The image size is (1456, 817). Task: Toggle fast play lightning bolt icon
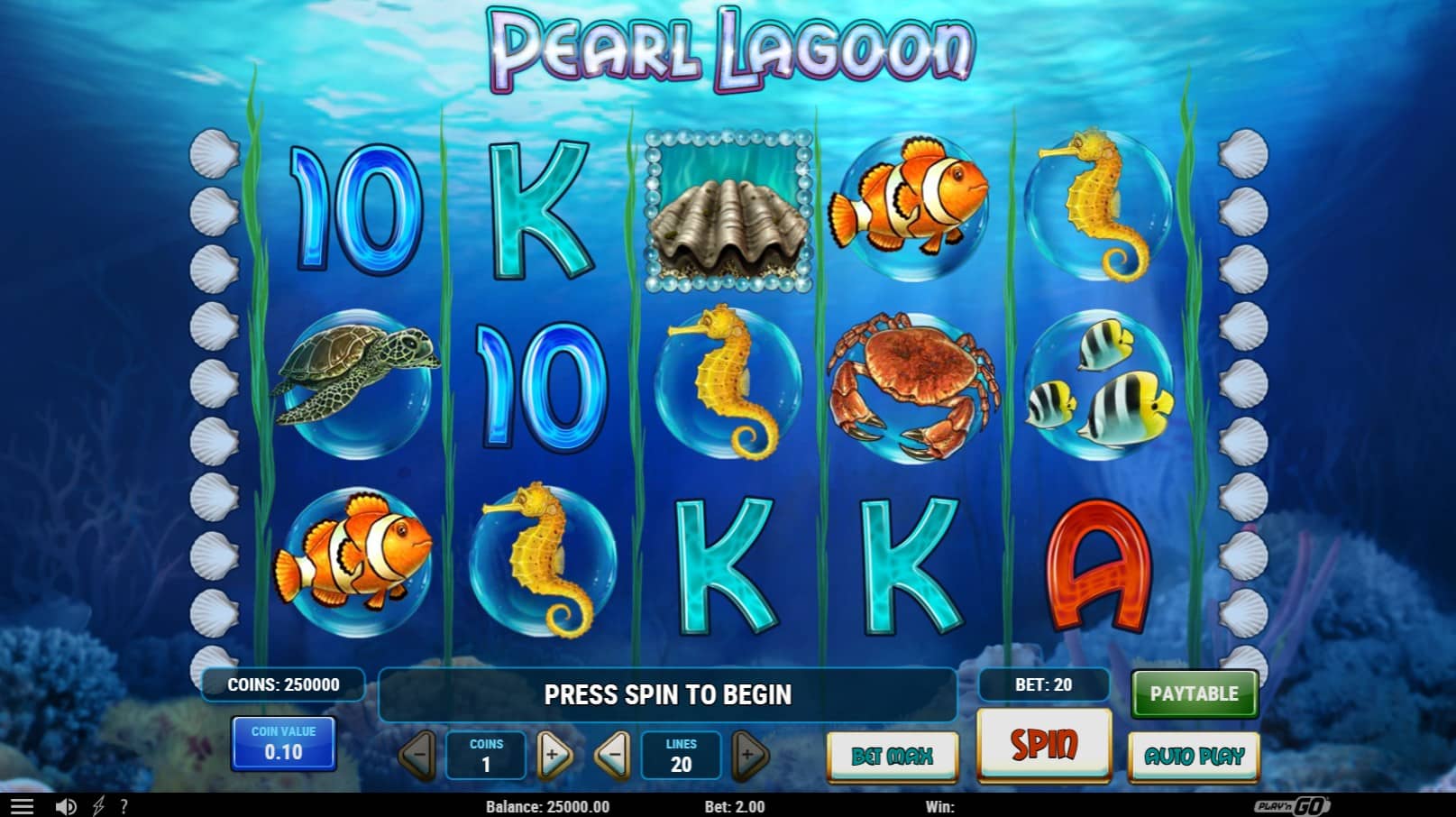[x=98, y=806]
